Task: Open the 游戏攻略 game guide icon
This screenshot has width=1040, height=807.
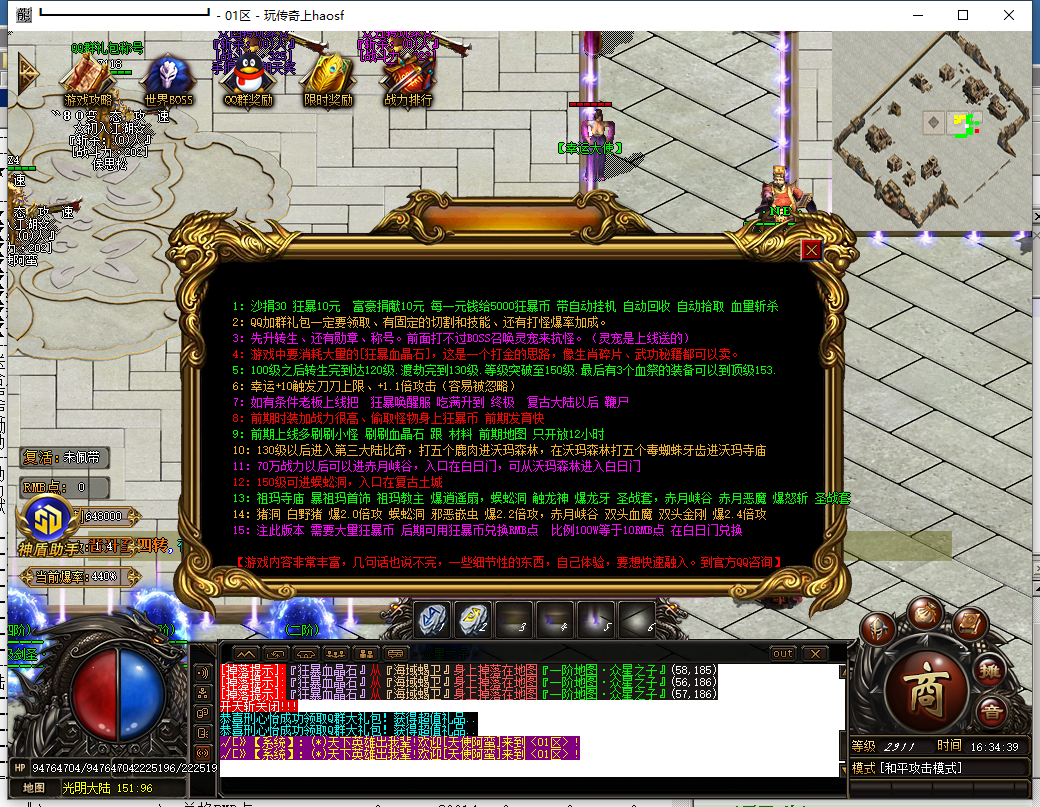Action: pyautogui.click(x=89, y=78)
